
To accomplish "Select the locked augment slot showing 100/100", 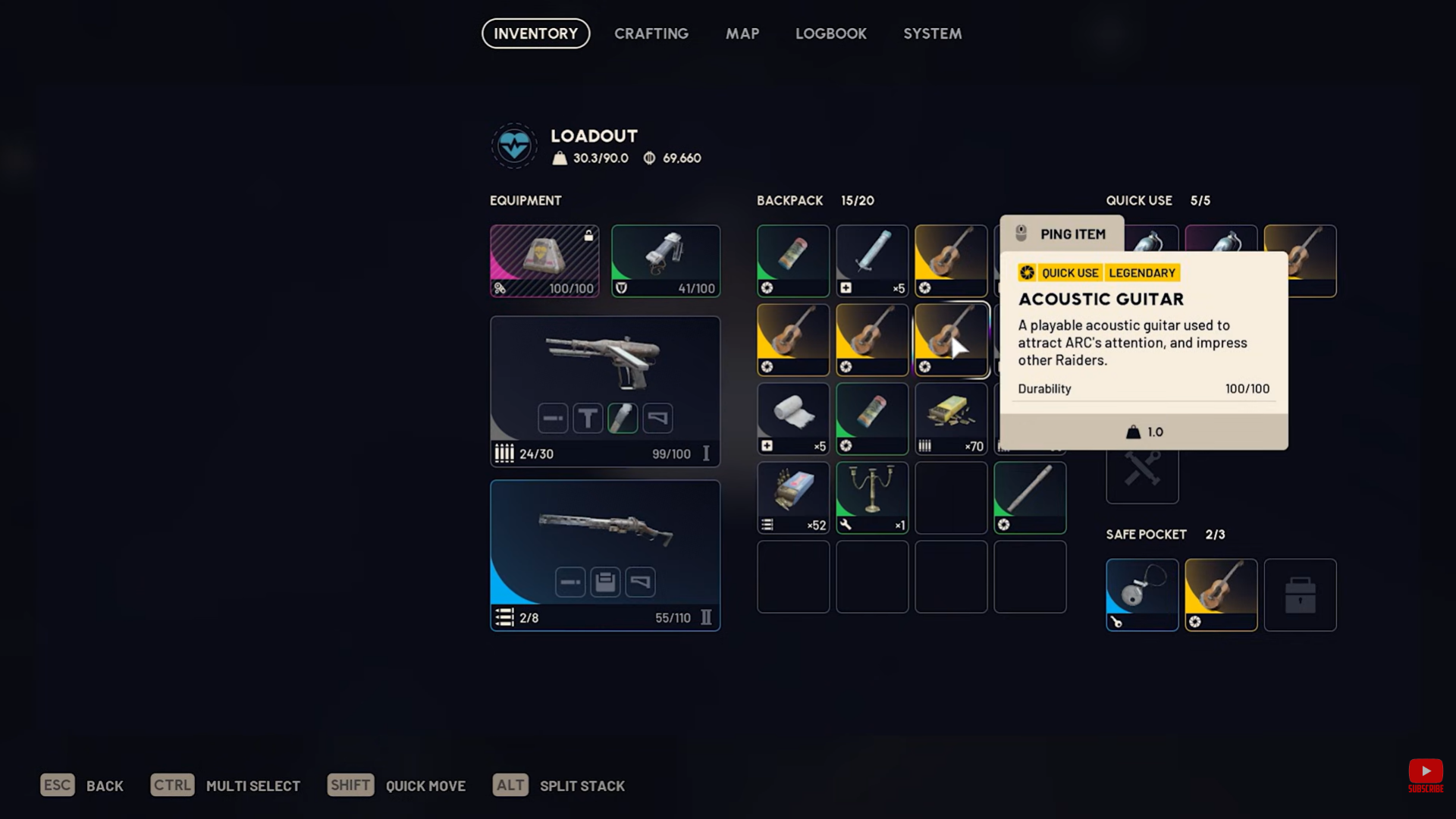I will [544, 260].
